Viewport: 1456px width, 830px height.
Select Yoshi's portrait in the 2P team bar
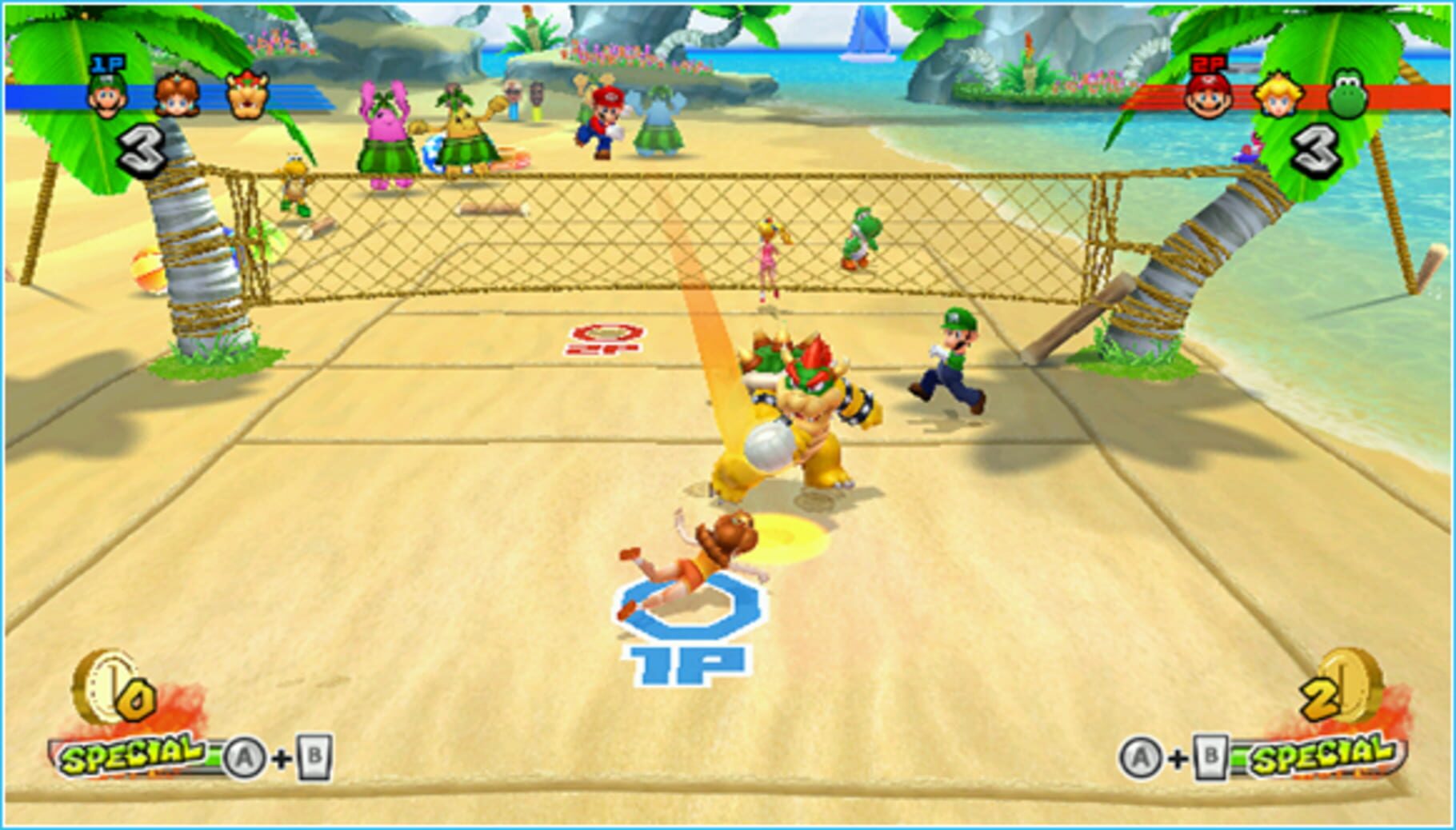[x=1349, y=94]
